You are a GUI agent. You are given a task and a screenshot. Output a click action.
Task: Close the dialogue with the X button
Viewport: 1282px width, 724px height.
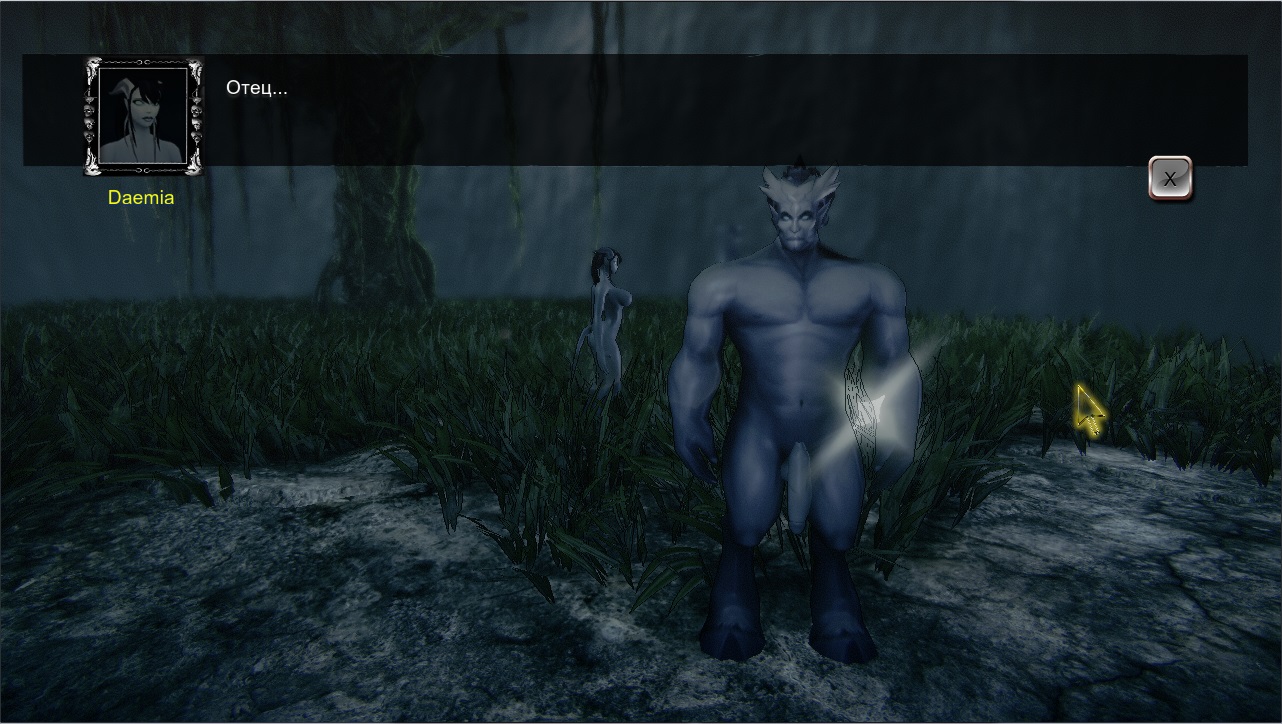pos(1169,180)
